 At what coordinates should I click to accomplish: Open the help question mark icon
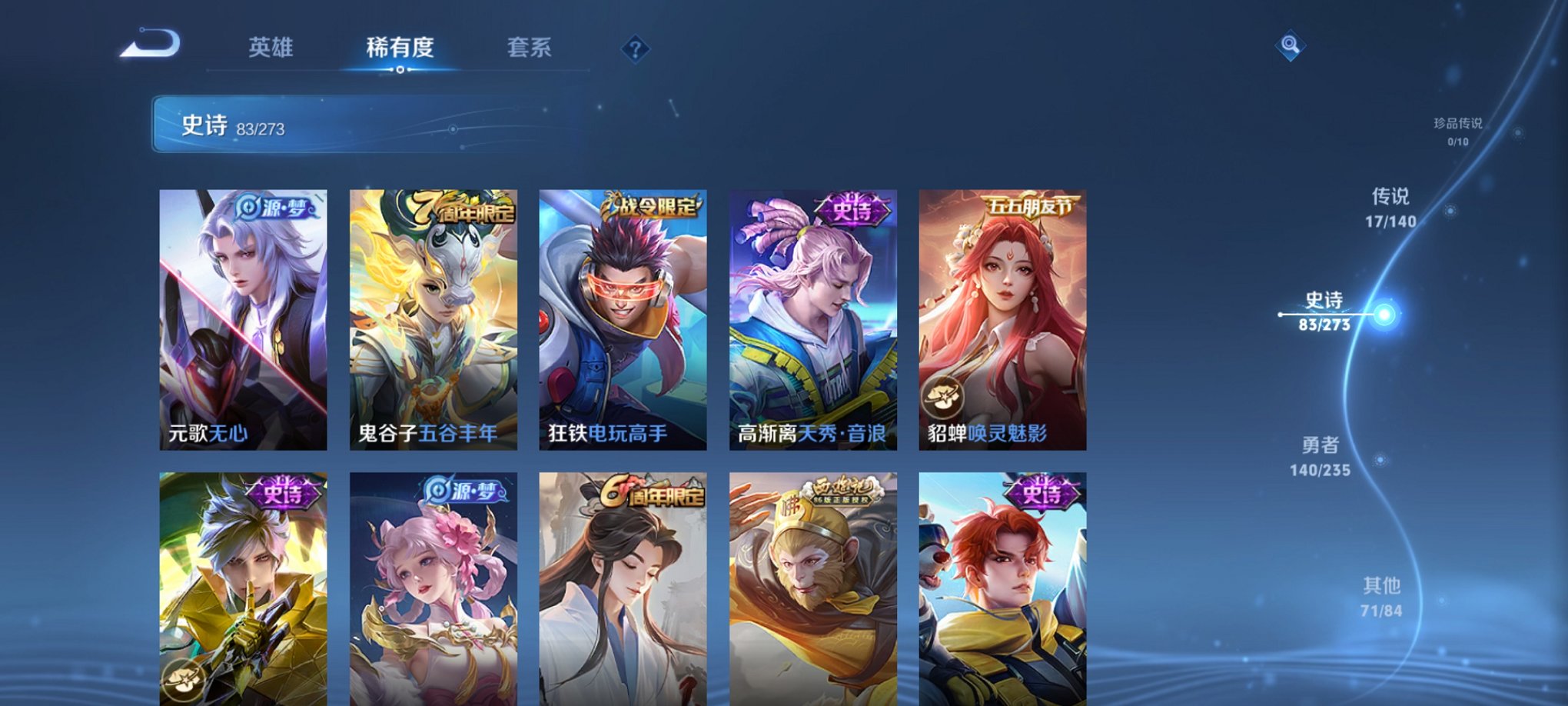635,50
